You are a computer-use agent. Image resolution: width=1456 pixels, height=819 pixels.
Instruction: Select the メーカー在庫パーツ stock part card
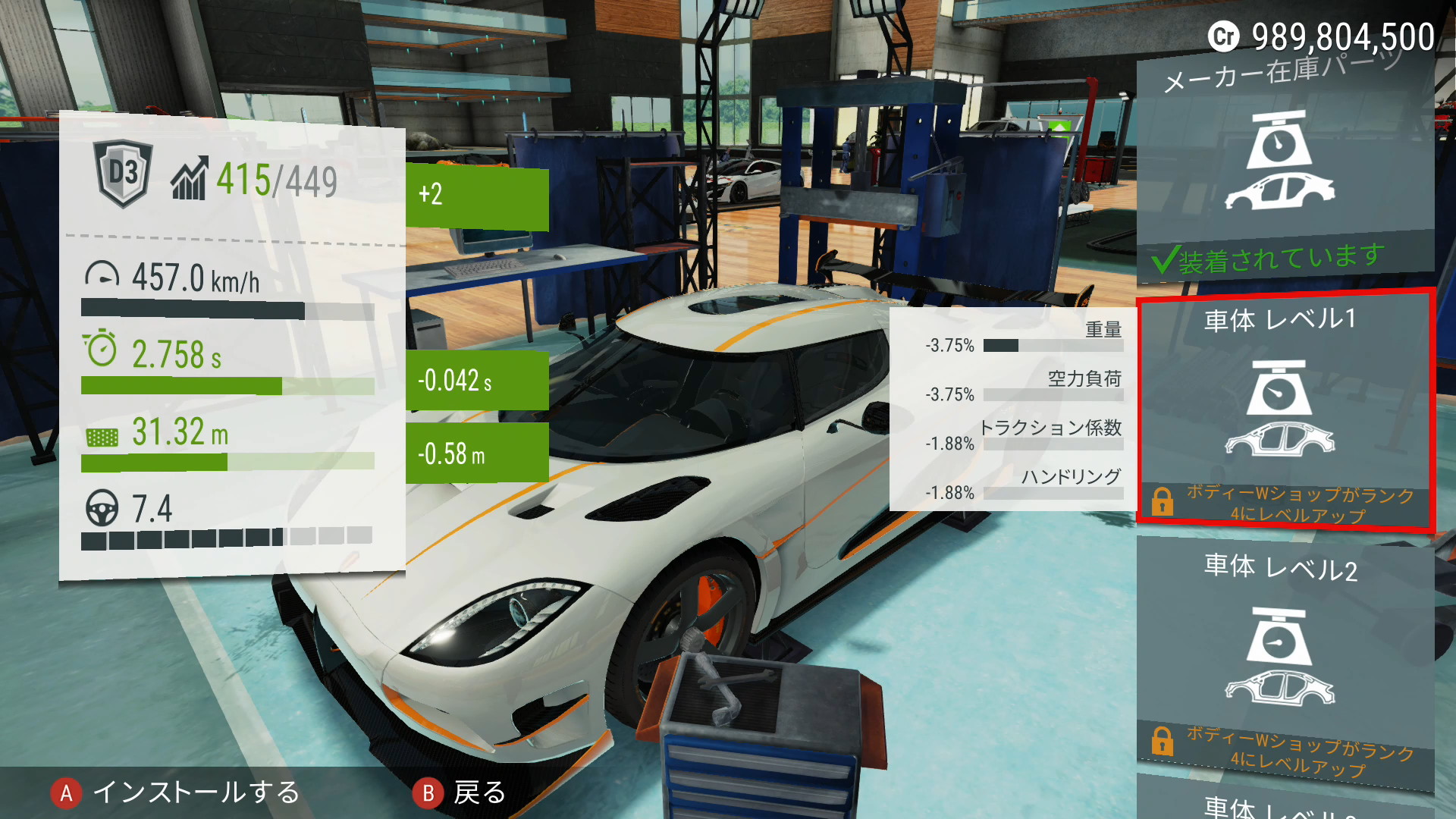(1284, 163)
